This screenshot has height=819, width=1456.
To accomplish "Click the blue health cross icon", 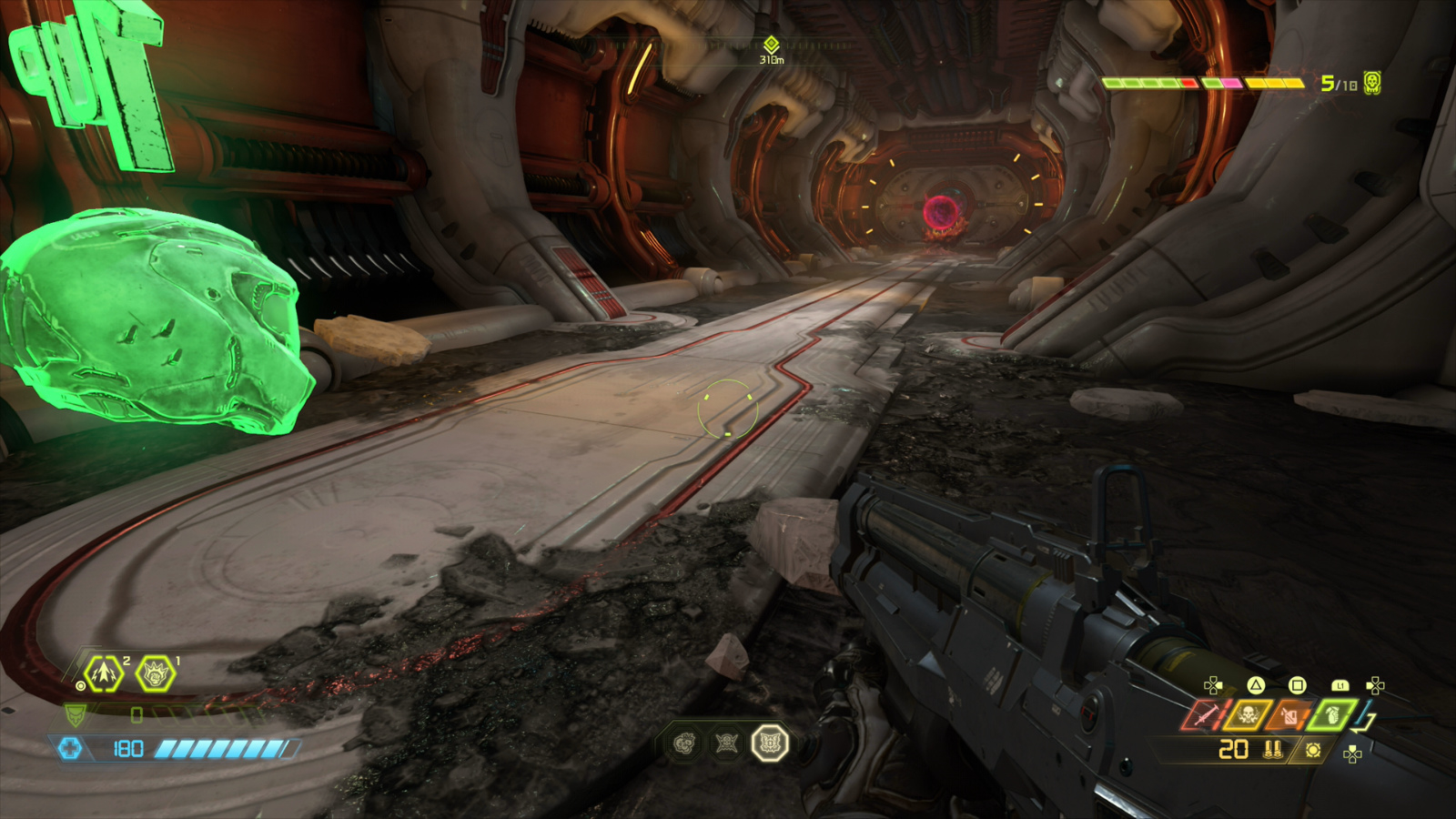I will pos(70,748).
